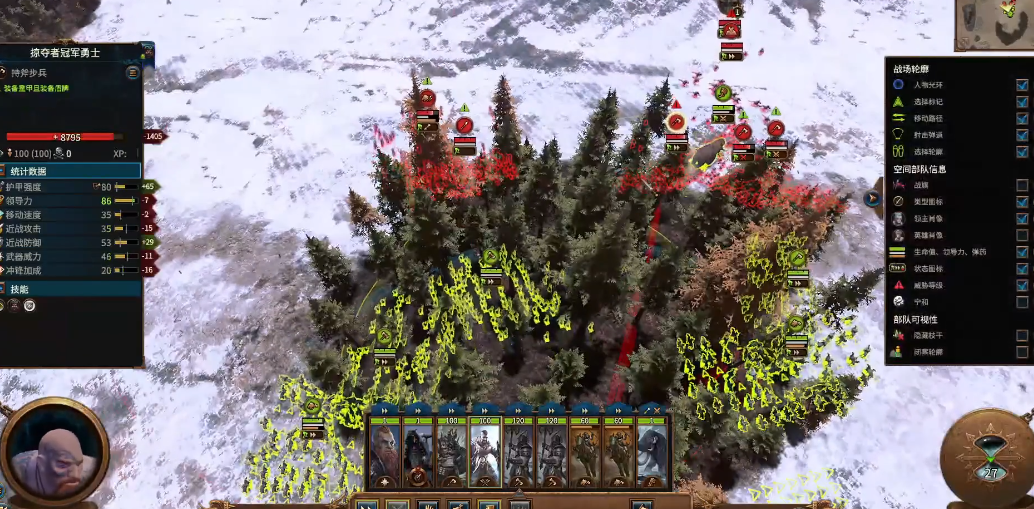Viewport: 1034px width, 509px height.
Task: Select the mammoth unit card
Action: point(652,450)
